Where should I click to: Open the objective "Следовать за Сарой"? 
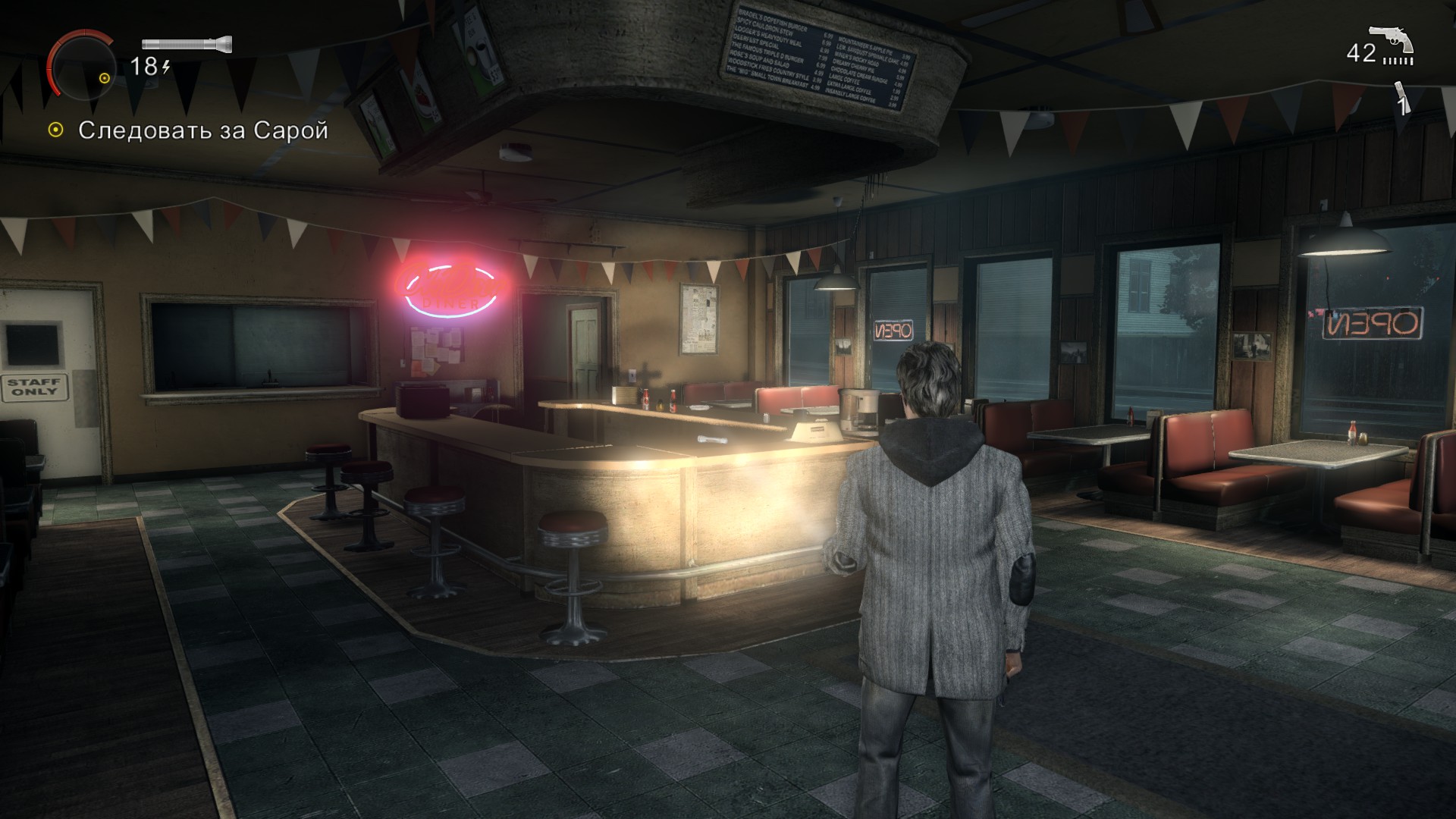pos(202,130)
